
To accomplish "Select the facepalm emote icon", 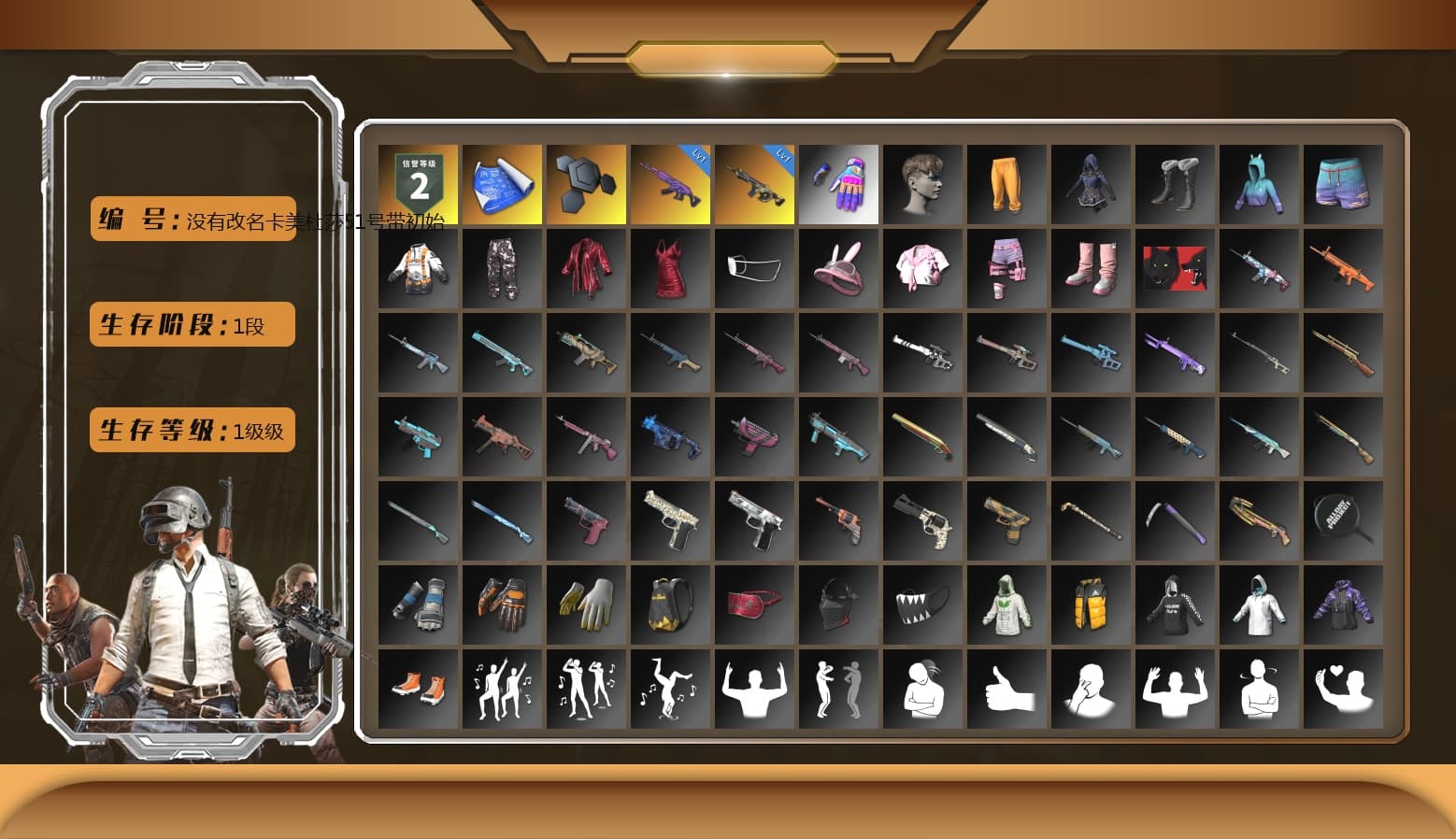I will [1092, 689].
